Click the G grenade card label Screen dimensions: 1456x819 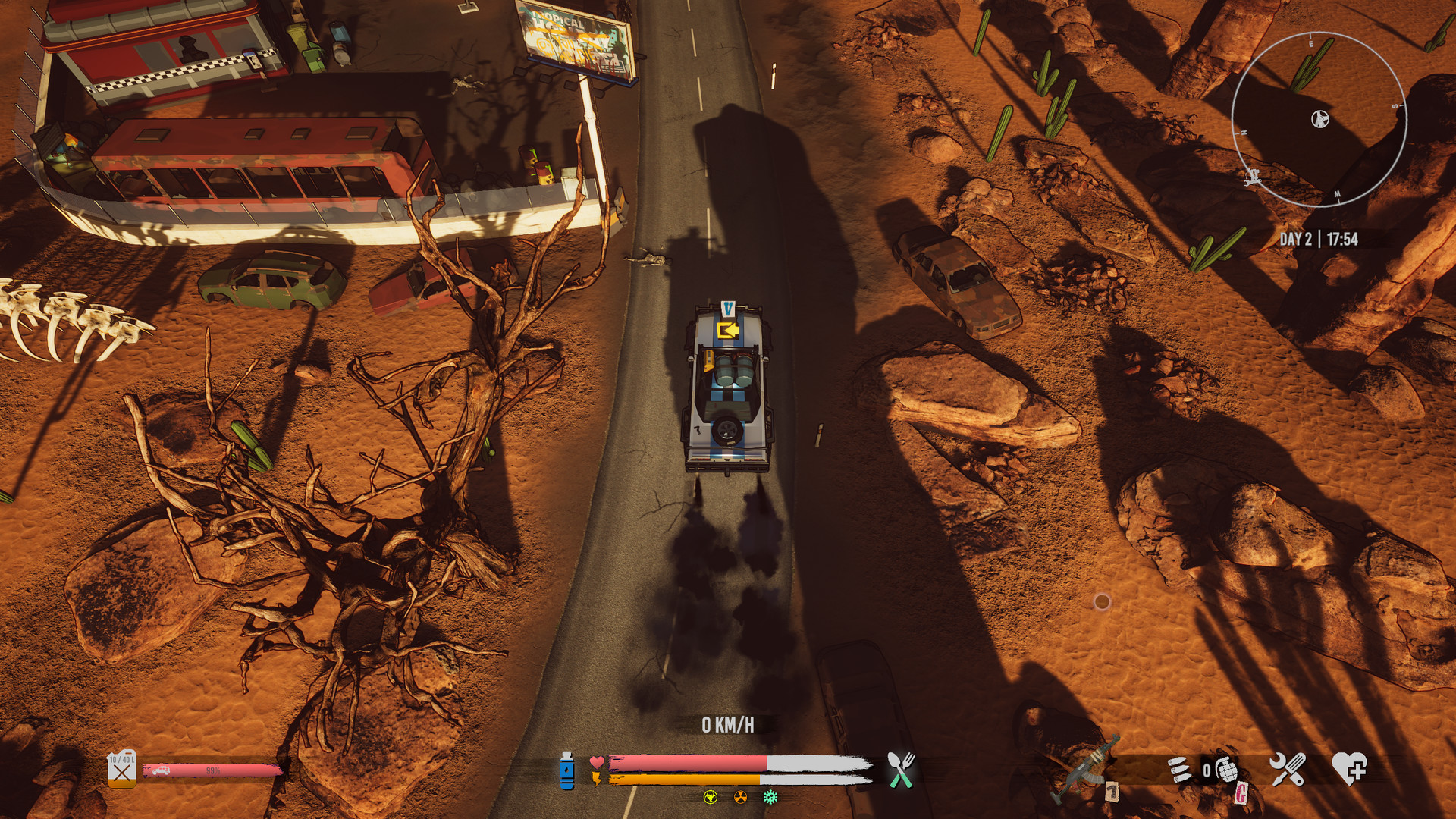pos(1243,794)
